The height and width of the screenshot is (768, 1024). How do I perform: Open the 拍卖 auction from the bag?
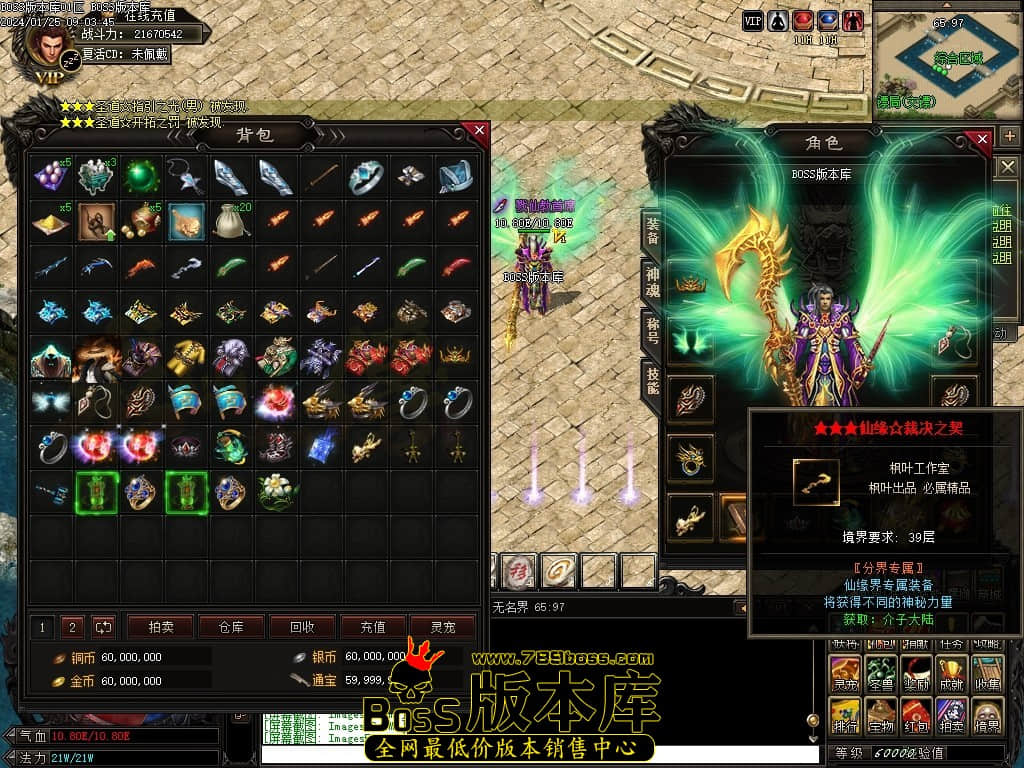(161, 627)
